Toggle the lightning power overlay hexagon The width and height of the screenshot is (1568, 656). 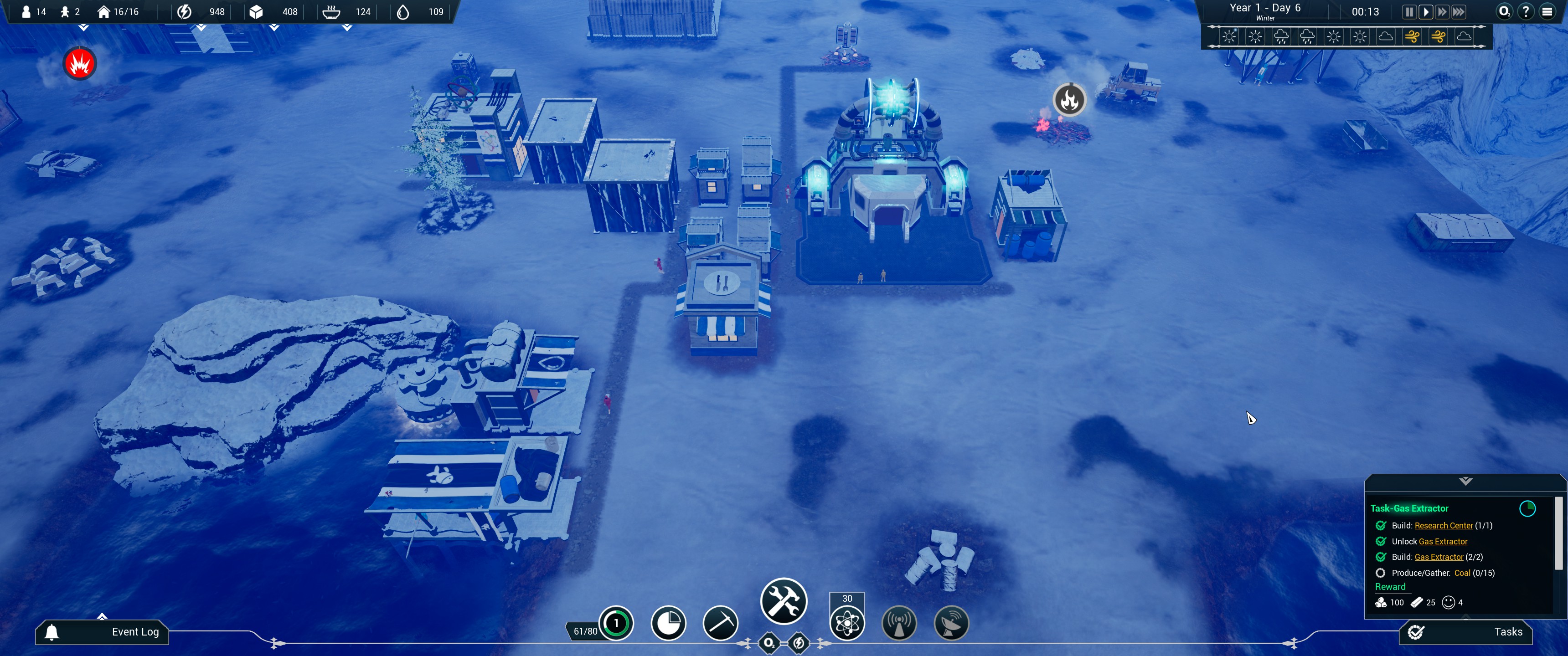[799, 643]
